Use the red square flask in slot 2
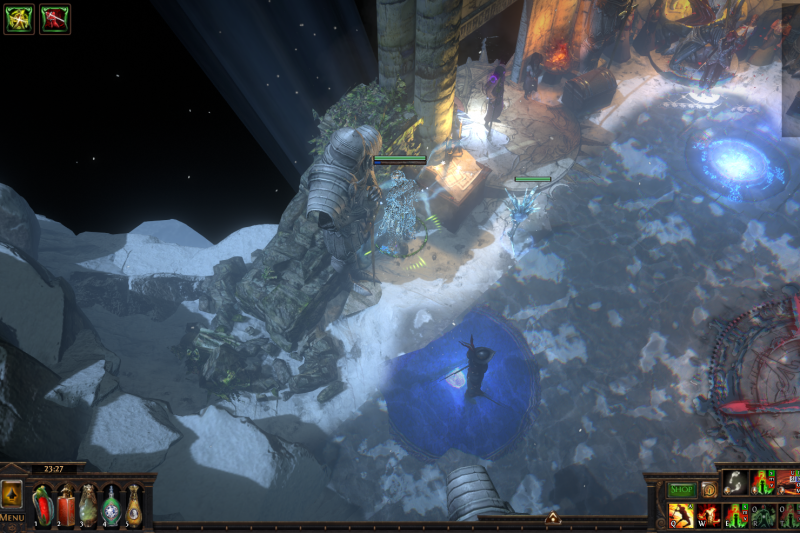 click(66, 504)
